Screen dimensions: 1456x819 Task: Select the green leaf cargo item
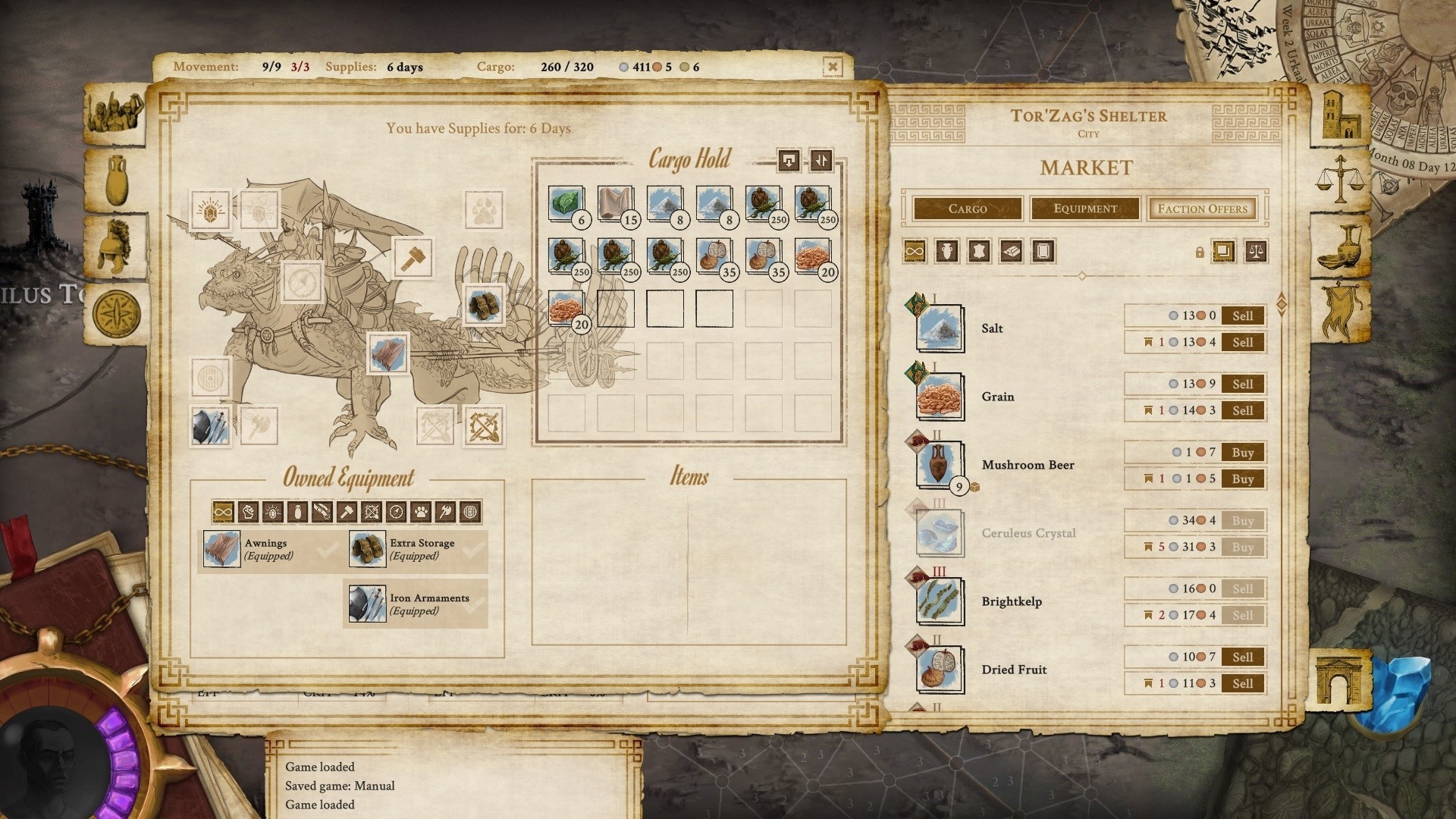click(566, 204)
